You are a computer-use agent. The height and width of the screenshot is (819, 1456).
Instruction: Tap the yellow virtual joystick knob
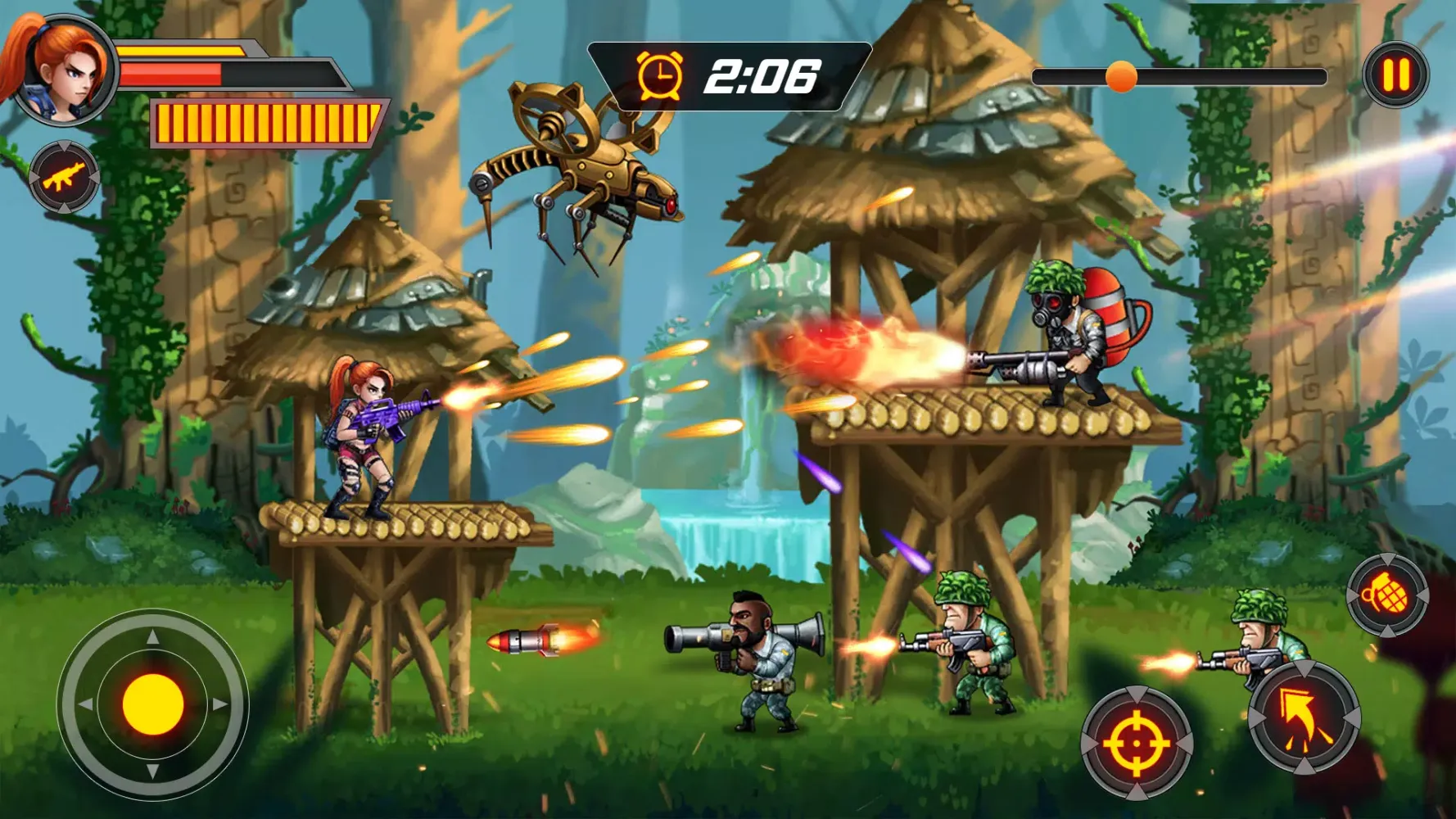[x=153, y=704]
